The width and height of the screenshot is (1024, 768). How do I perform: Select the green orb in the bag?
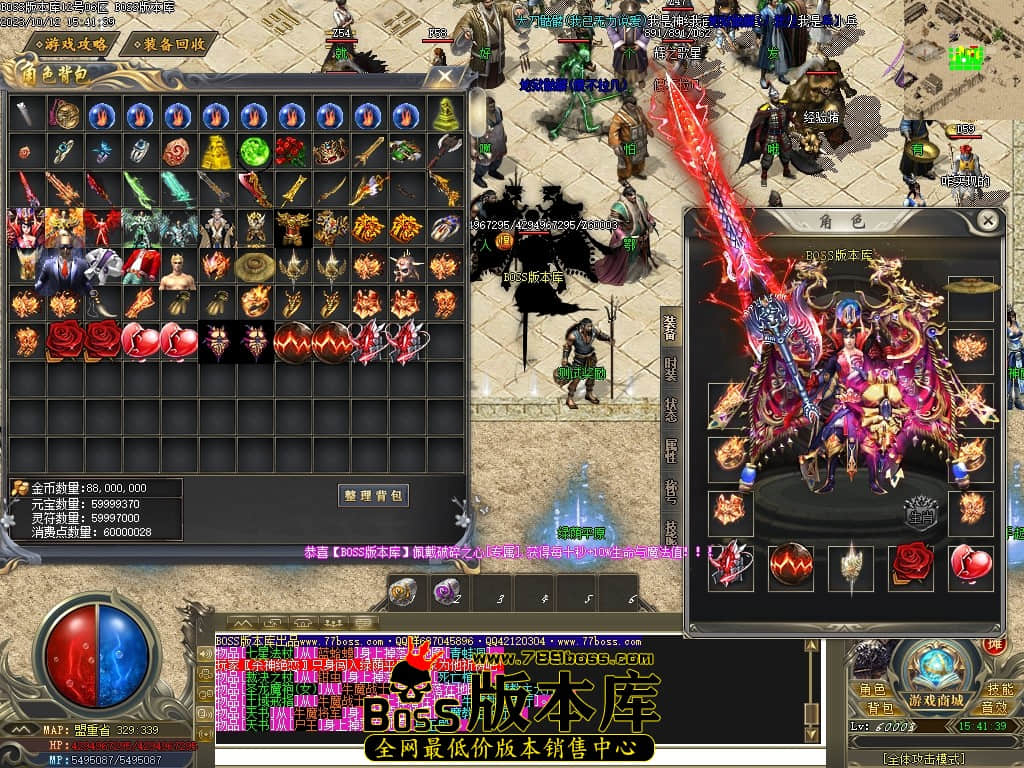(x=255, y=152)
